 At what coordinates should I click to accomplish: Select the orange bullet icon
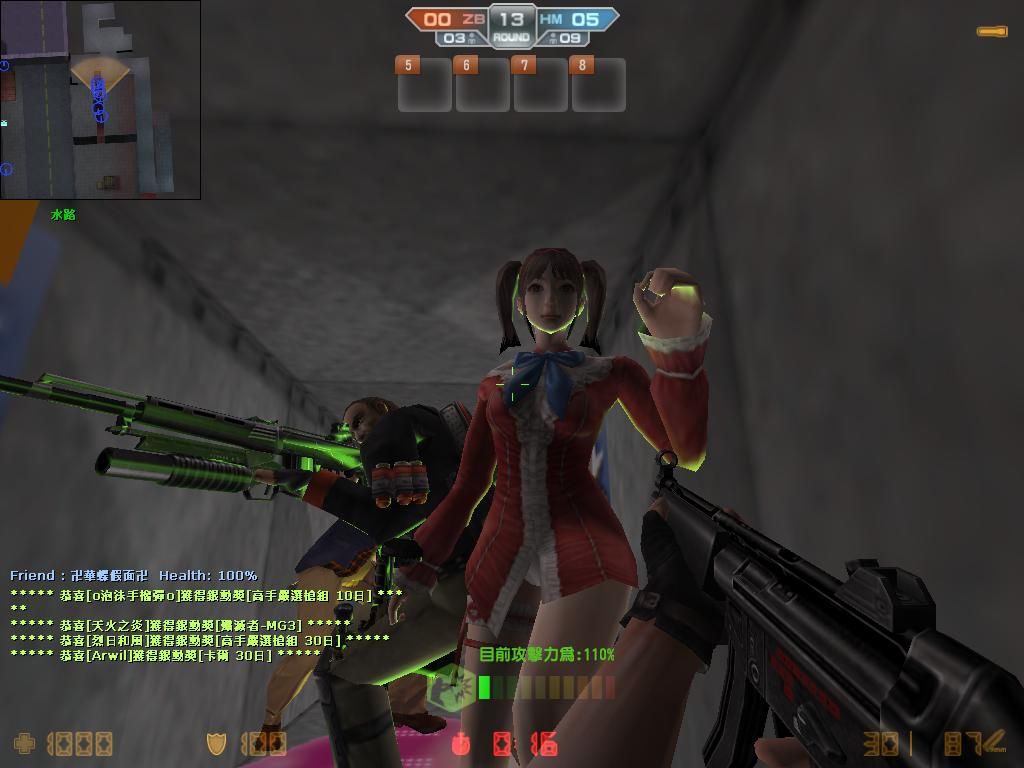pos(992,32)
